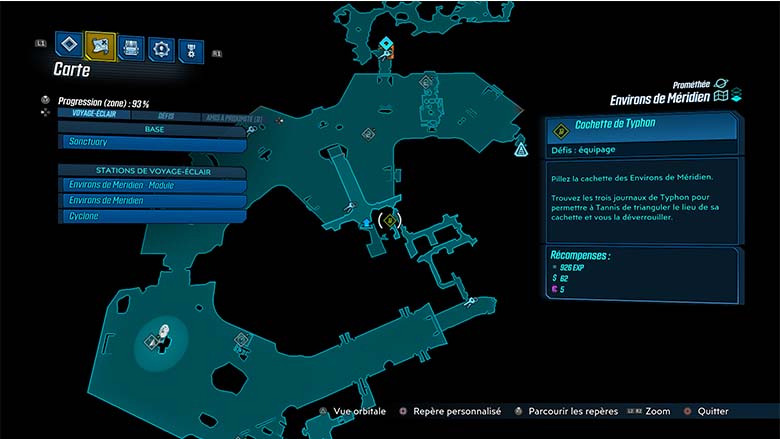Click the planet icon beside Prométhée
Screen dimensions: 780x439
click(721, 85)
